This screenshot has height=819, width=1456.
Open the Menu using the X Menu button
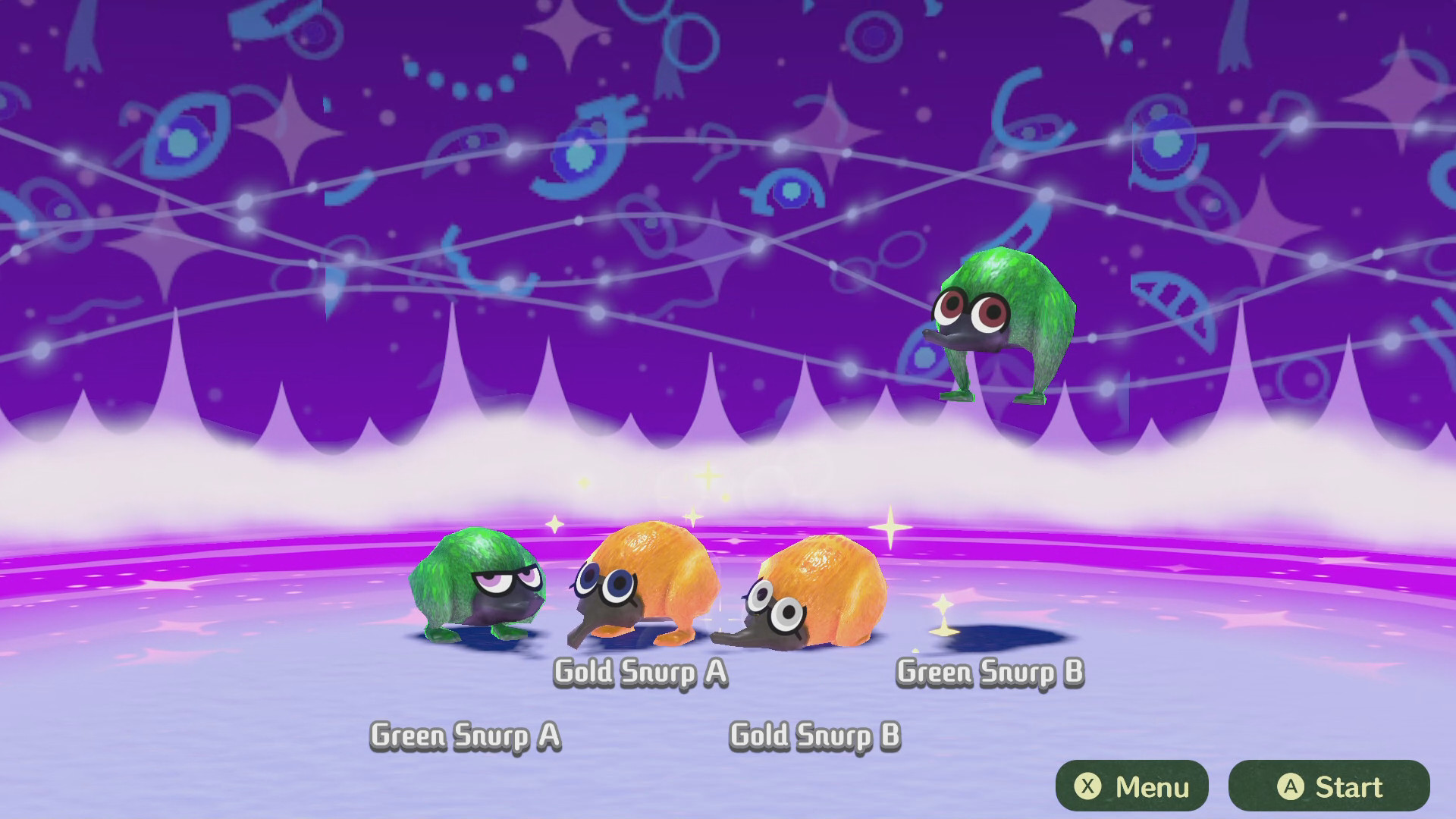point(1131,784)
